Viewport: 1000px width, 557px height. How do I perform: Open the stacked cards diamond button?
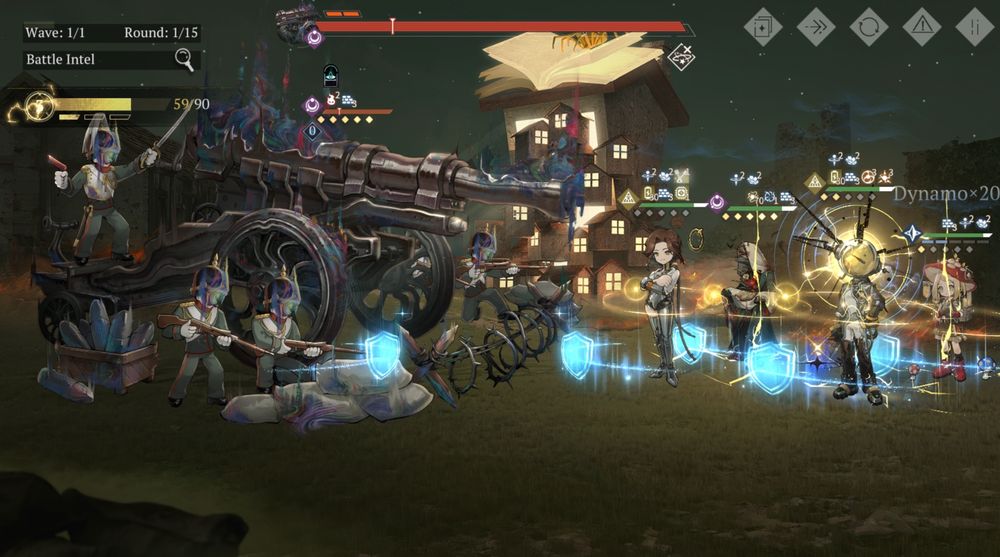(x=763, y=27)
